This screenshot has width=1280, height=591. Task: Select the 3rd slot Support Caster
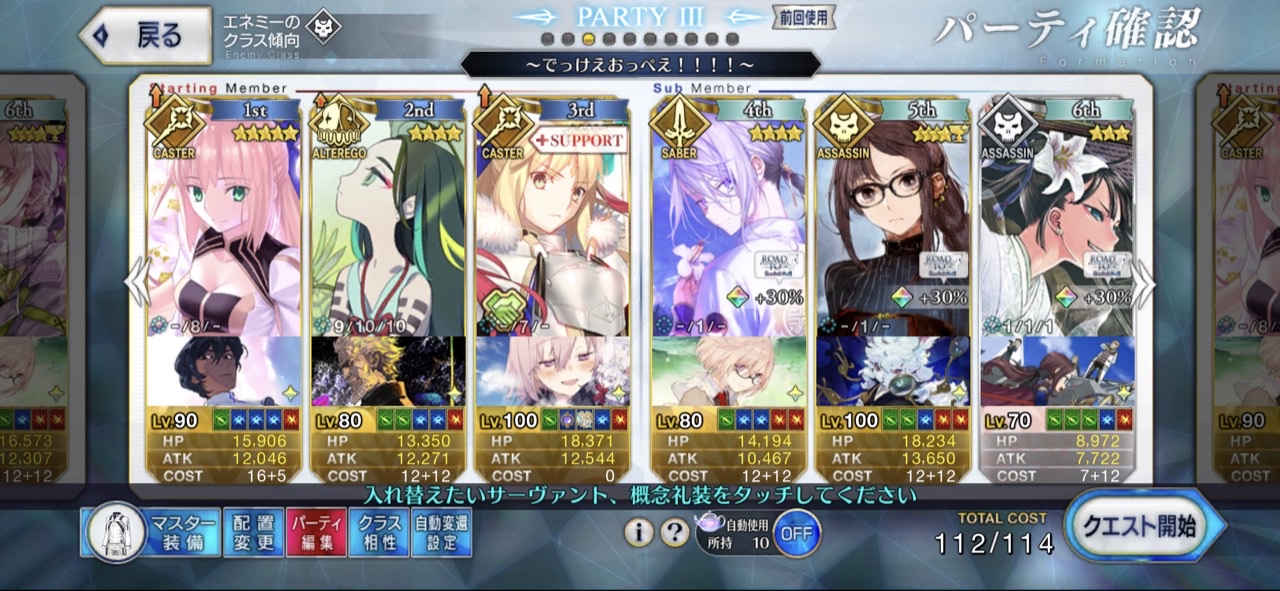(552, 230)
